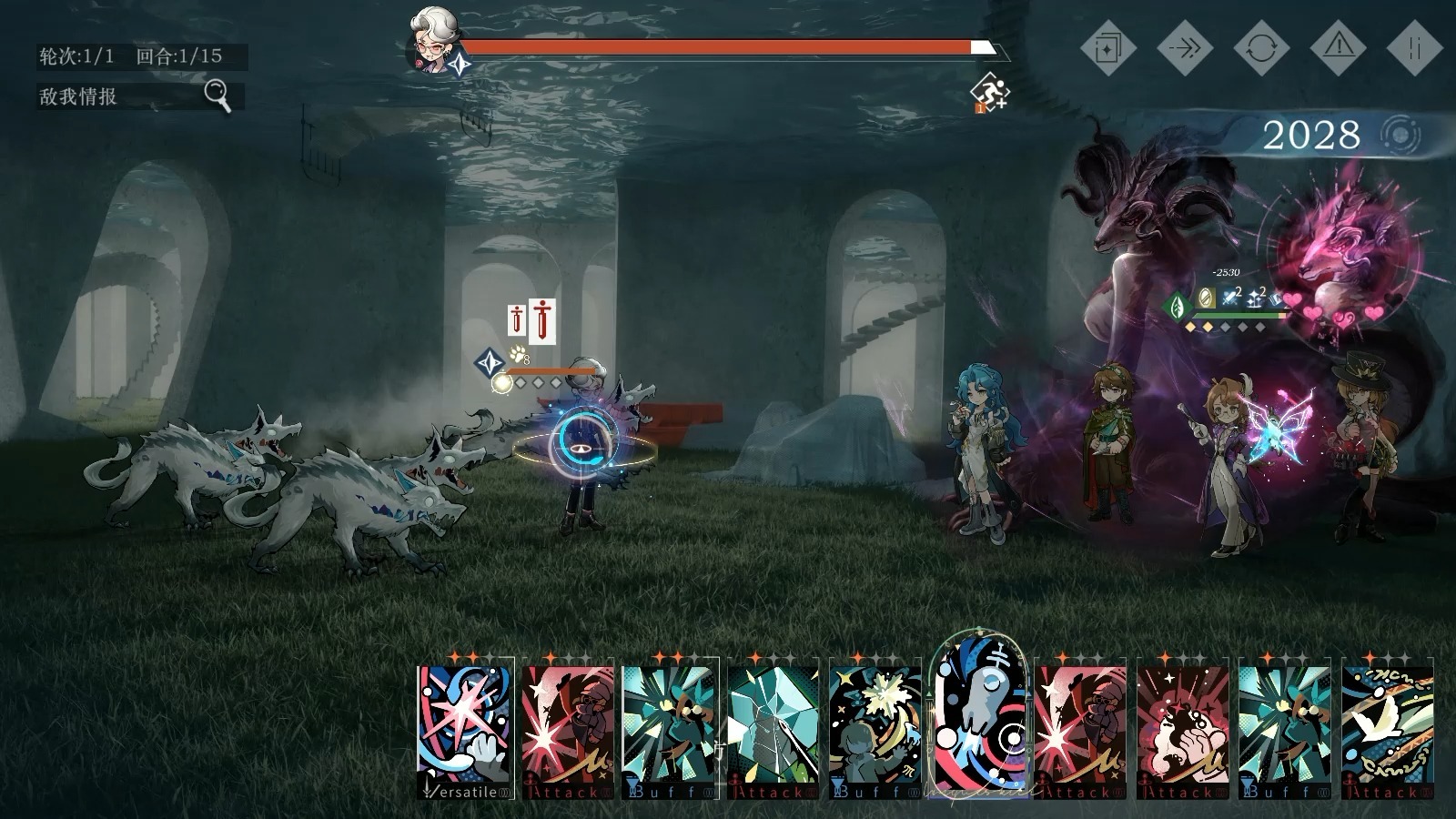Screen dimensions: 1456x819
Task: Pause the battle
Action: click(x=1414, y=47)
